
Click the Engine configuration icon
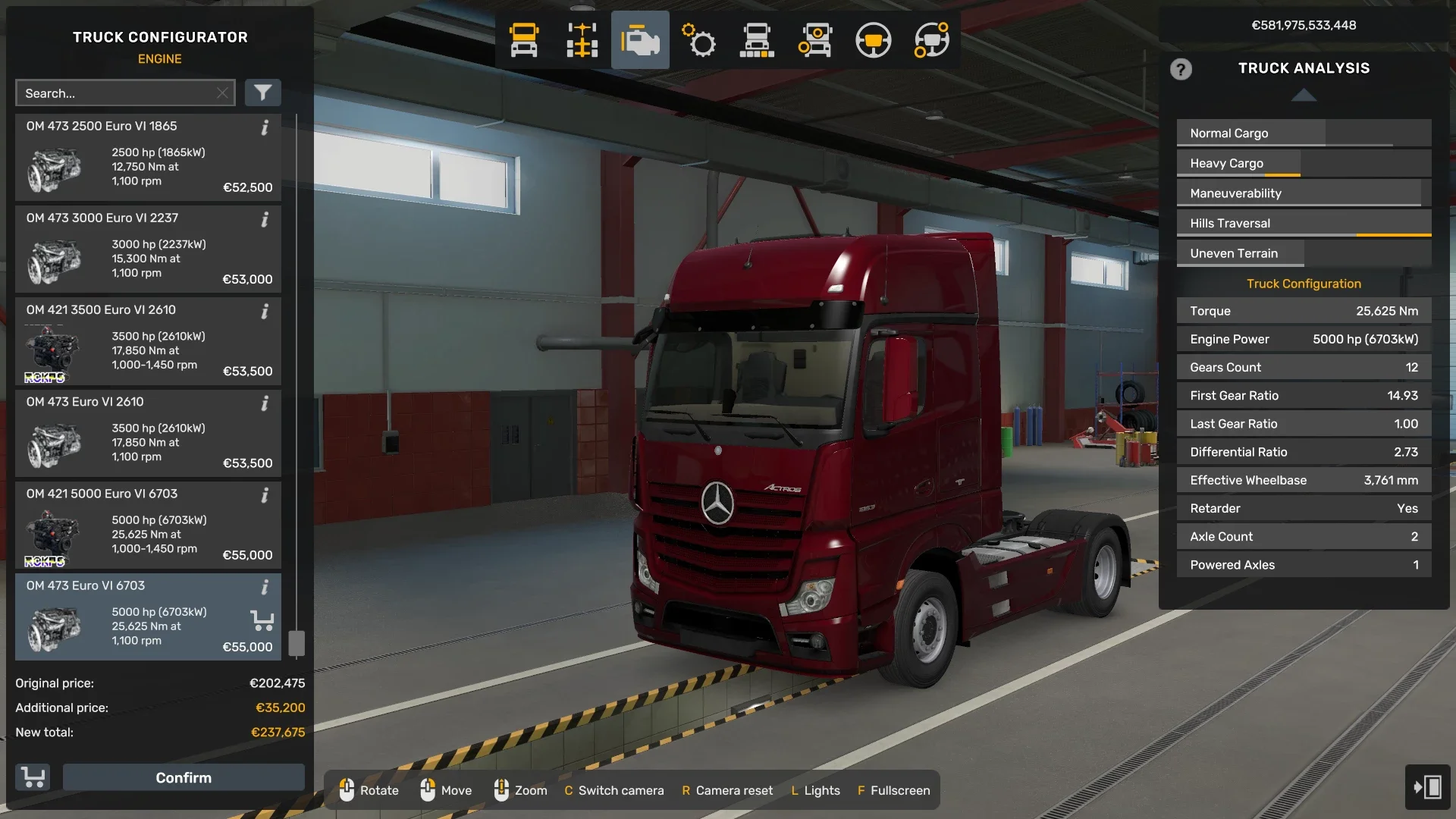click(640, 40)
